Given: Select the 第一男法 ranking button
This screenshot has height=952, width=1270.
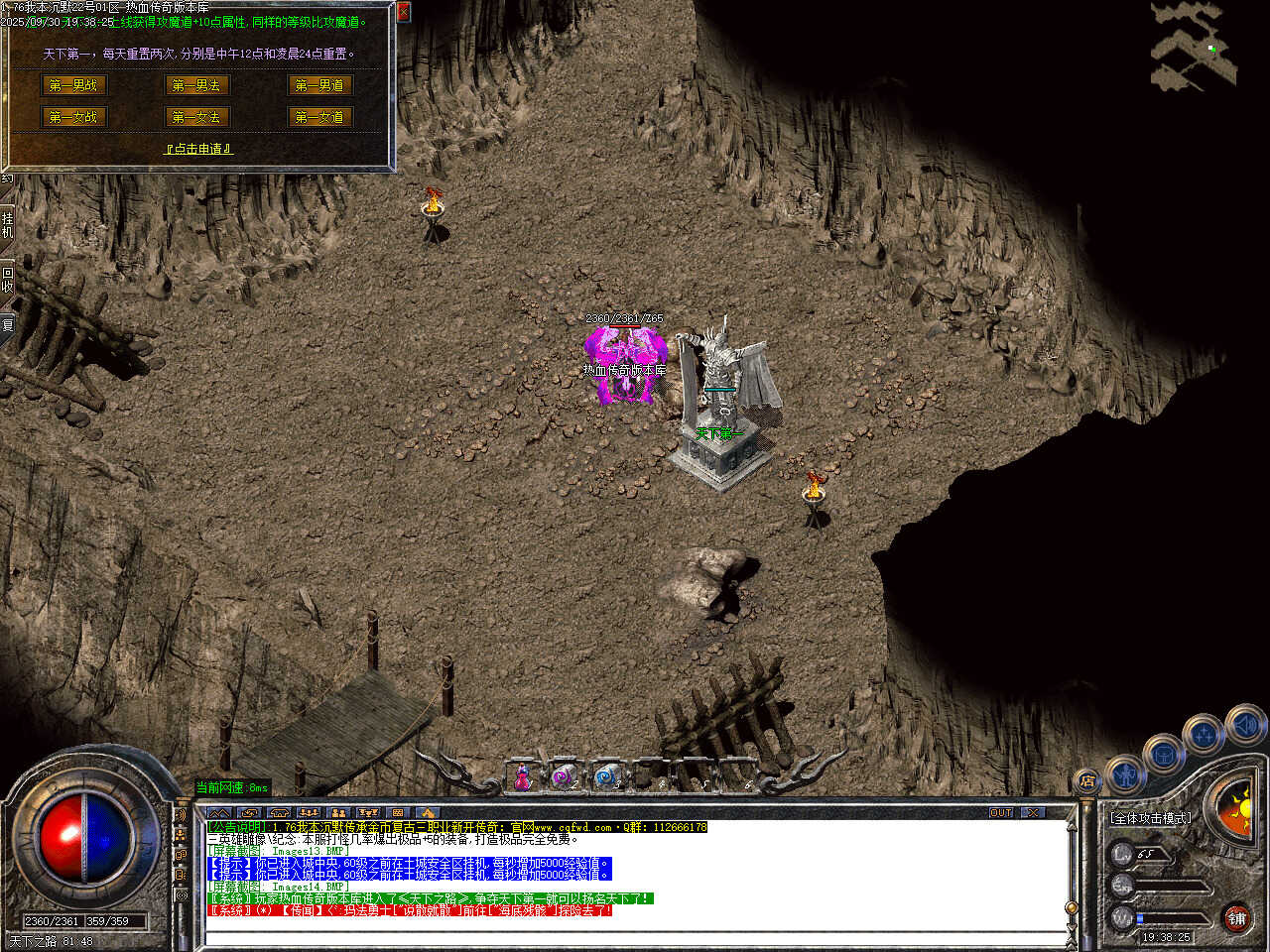Looking at the screenshot, I should click(196, 85).
